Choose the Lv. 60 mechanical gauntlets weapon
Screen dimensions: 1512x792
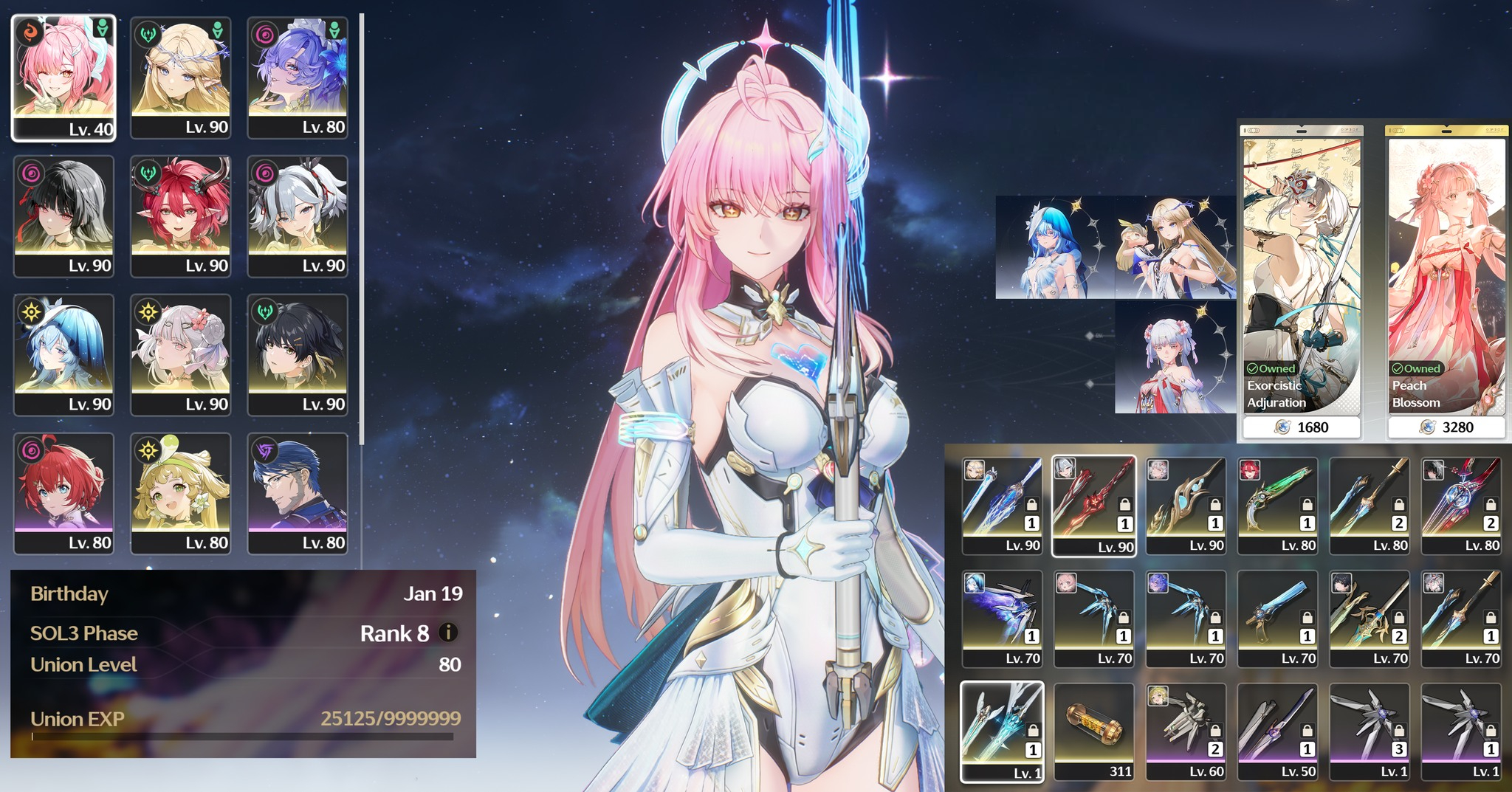[x=1186, y=731]
